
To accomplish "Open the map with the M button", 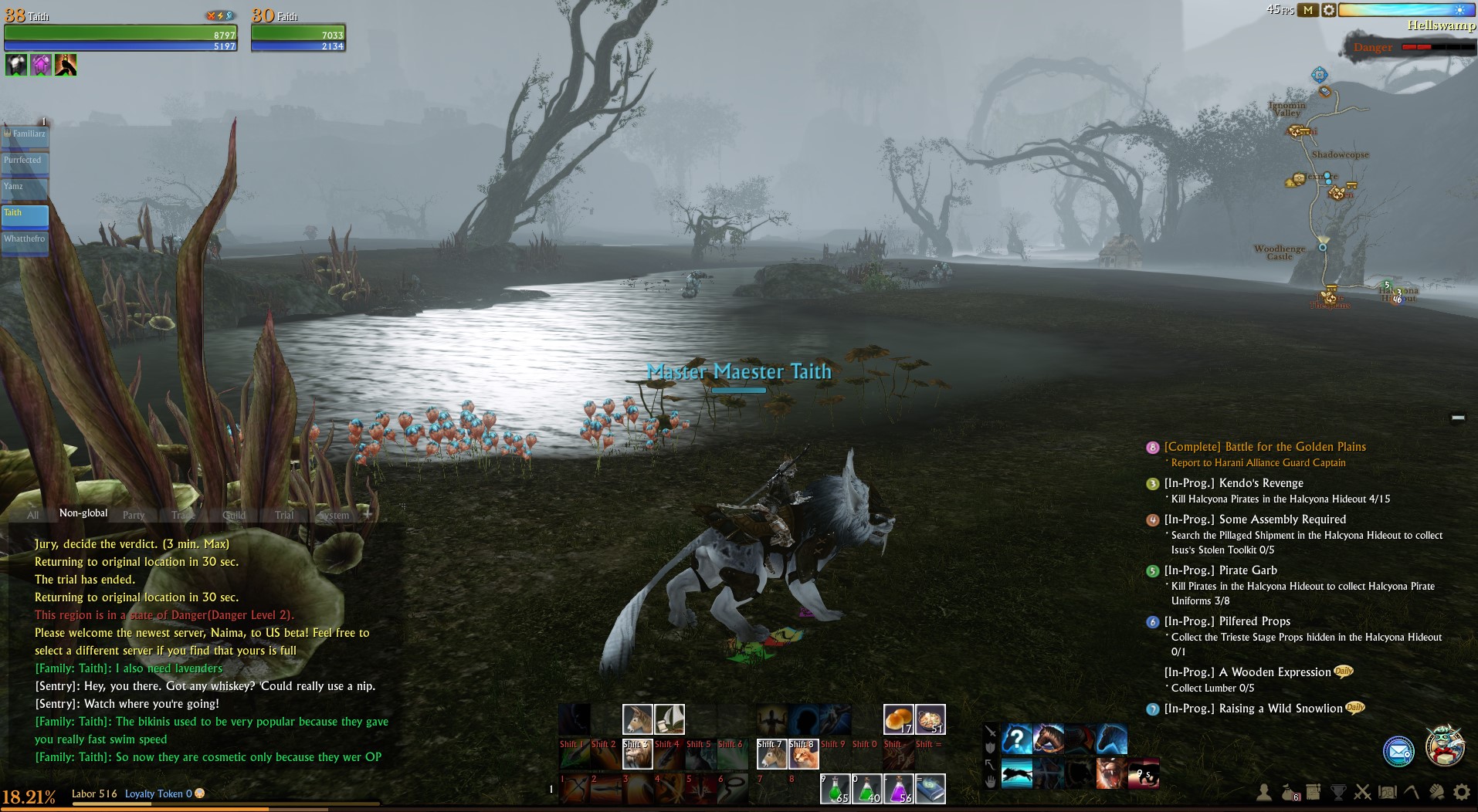I will click(1307, 10).
